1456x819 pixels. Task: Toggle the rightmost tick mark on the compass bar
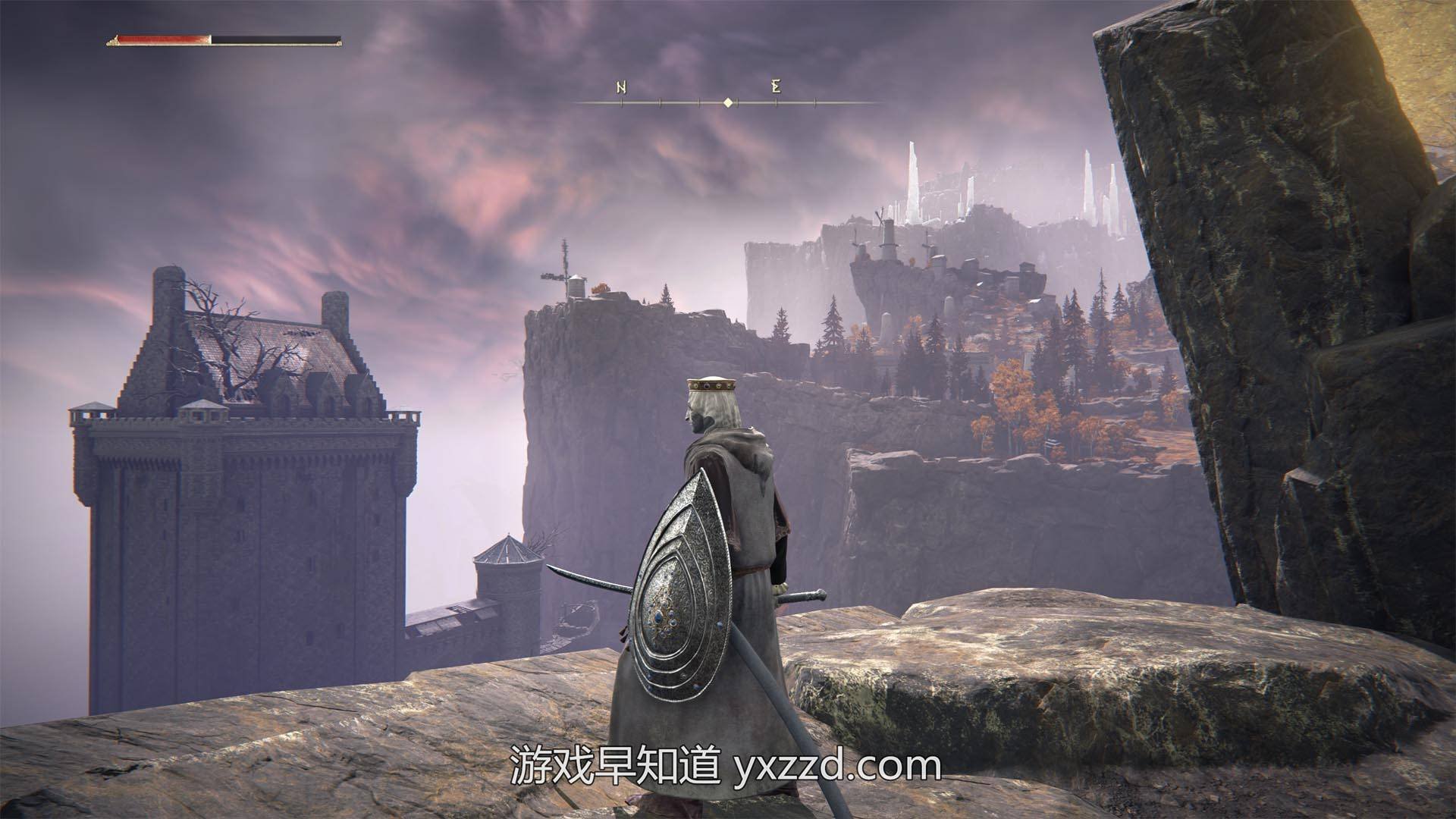(815, 103)
